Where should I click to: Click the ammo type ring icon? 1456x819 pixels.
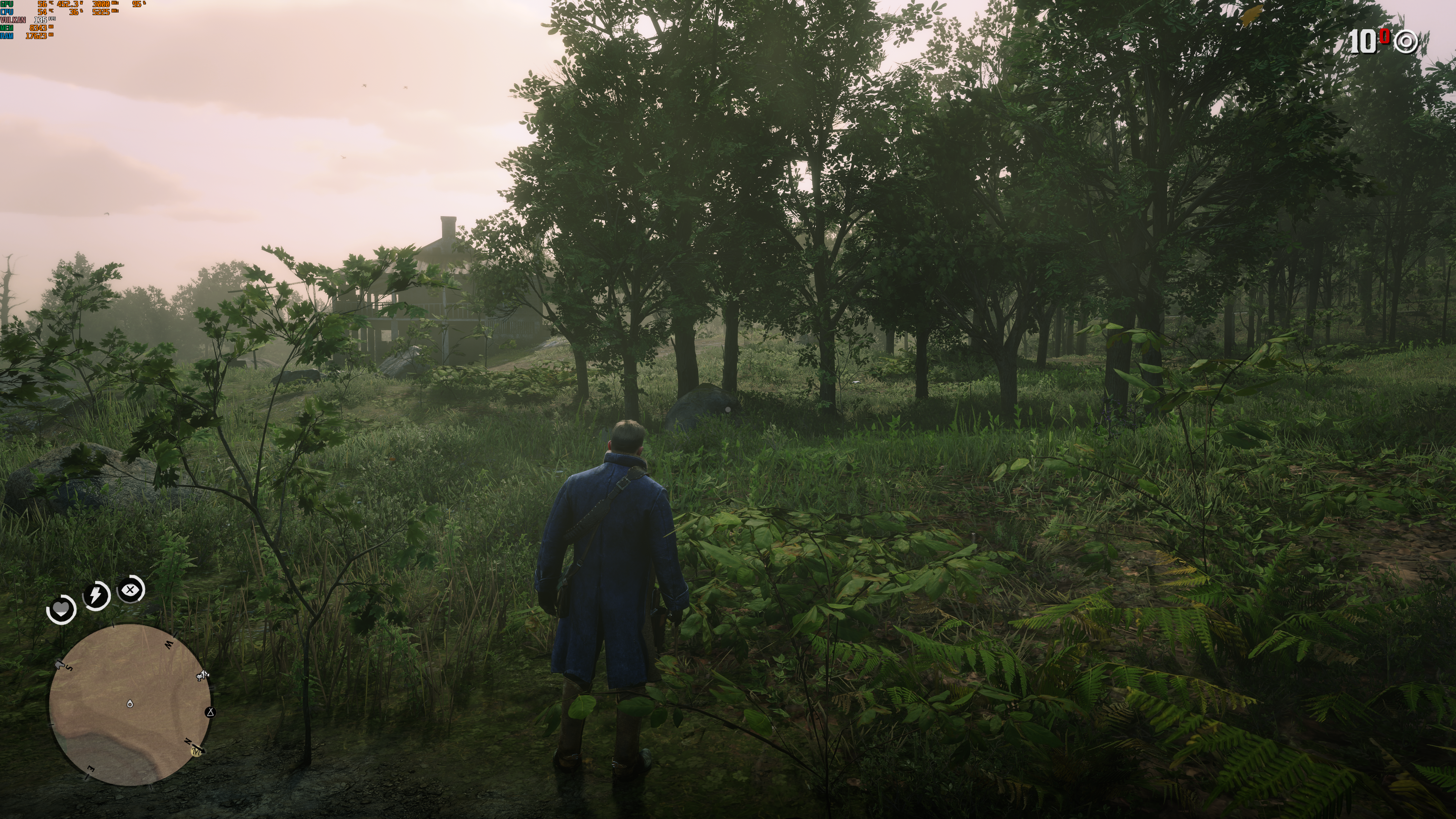[1406, 42]
